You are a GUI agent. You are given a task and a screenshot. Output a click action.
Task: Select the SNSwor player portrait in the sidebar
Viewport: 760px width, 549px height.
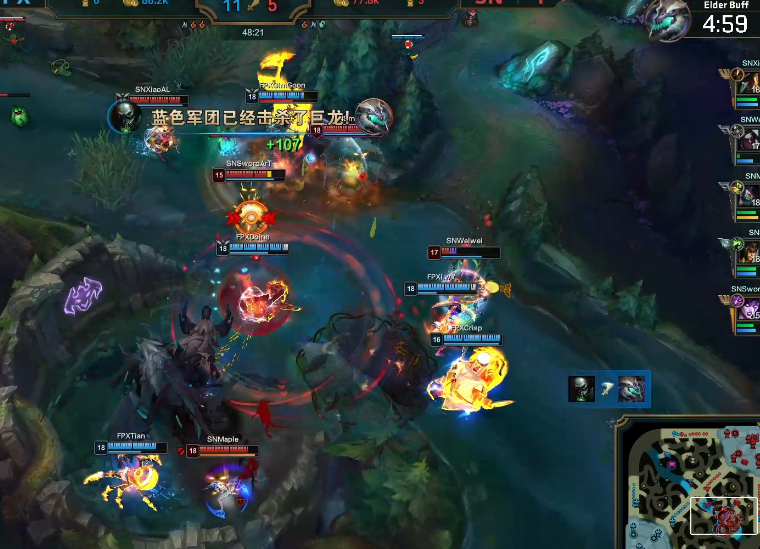750,313
